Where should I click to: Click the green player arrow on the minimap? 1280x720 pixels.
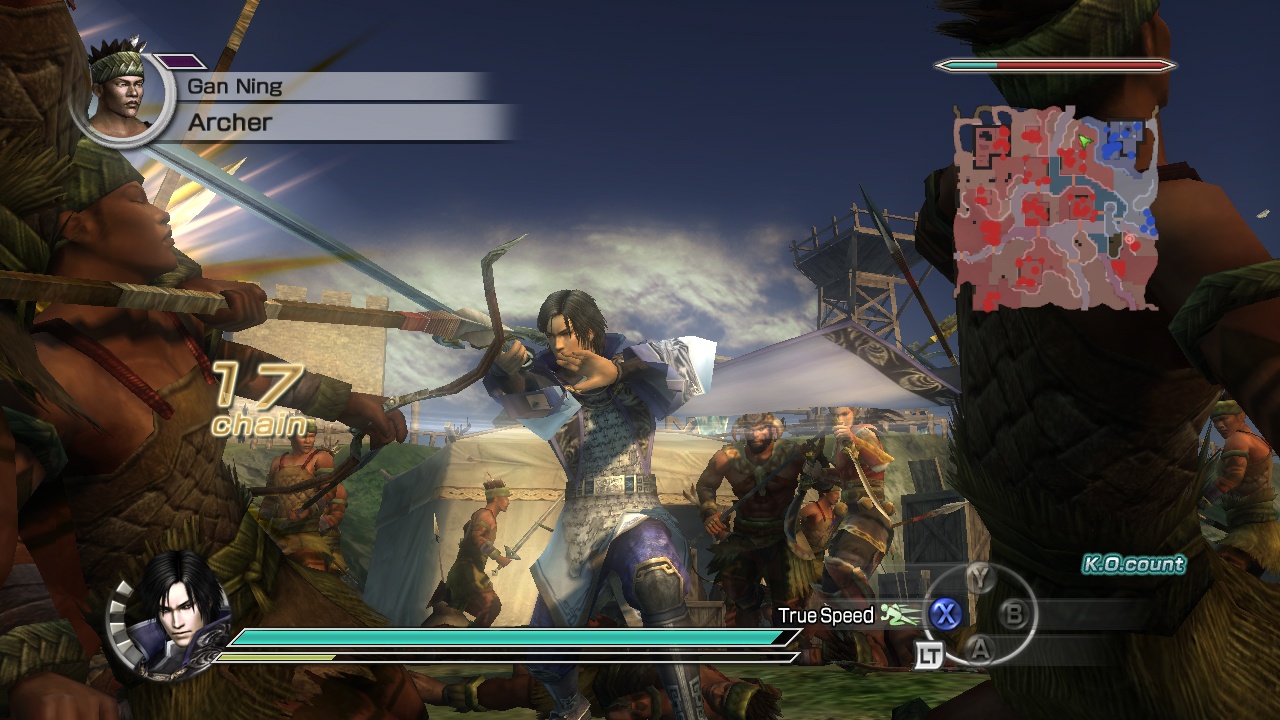coord(1085,141)
